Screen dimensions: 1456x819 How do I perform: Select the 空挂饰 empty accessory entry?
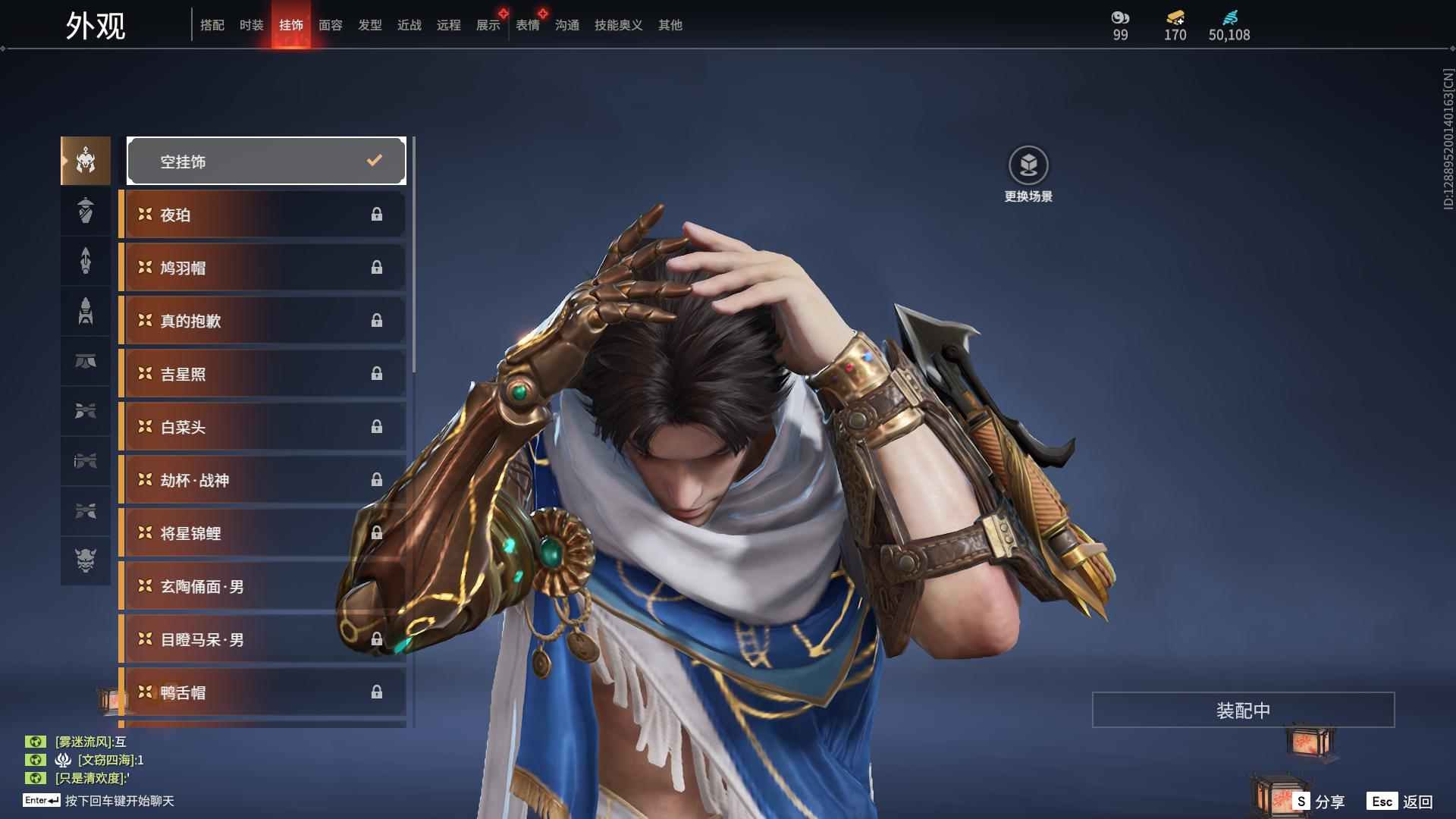(266, 161)
